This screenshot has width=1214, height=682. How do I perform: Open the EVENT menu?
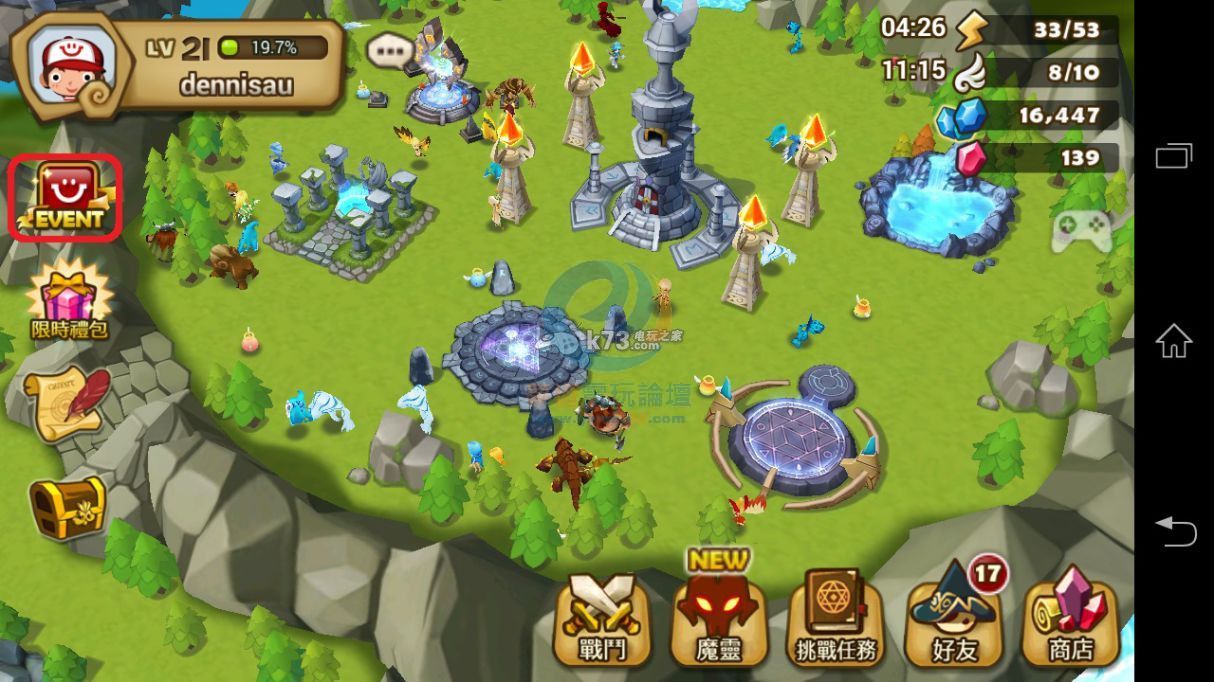[x=66, y=197]
